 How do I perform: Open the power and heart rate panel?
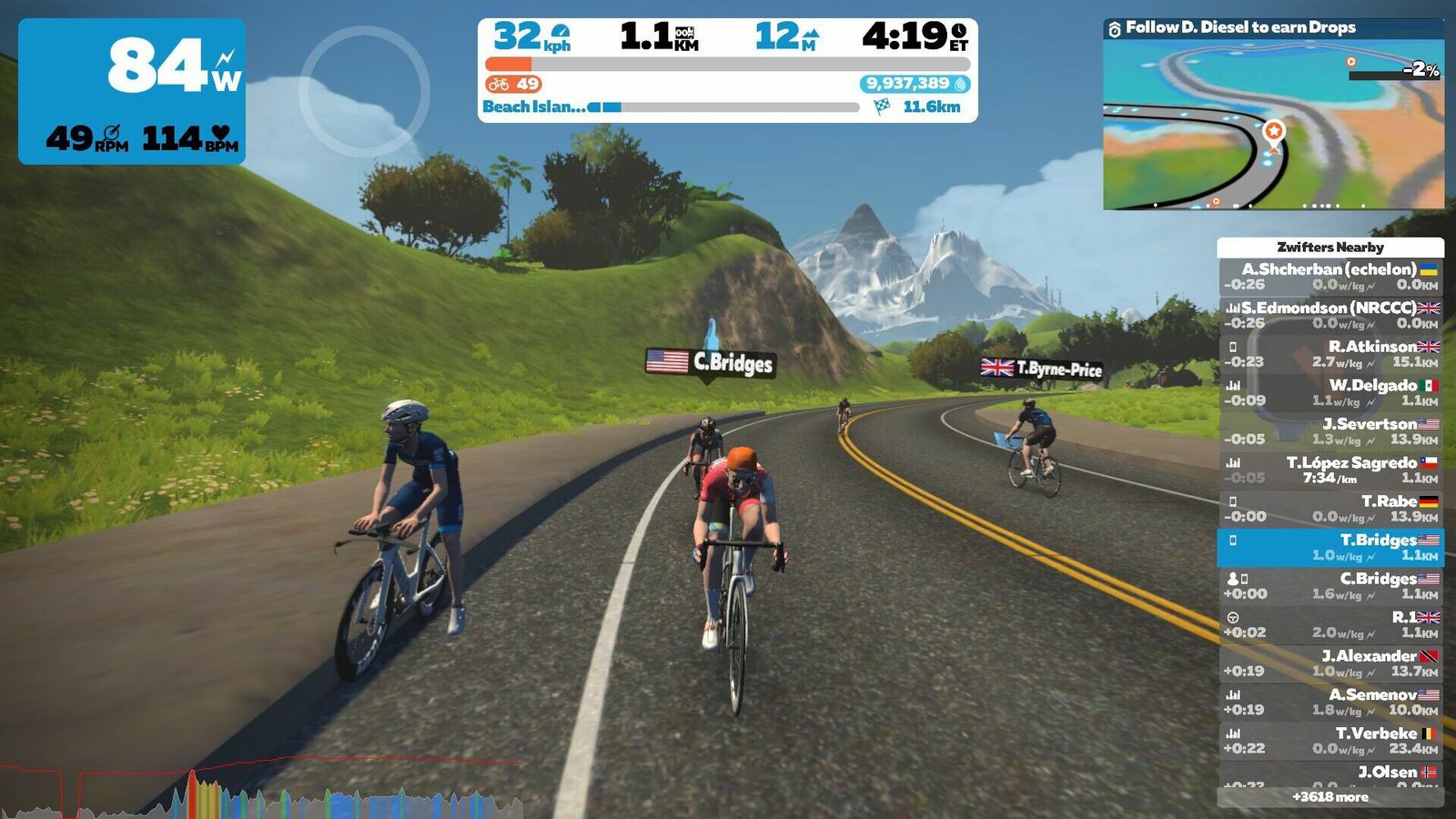pos(132,91)
